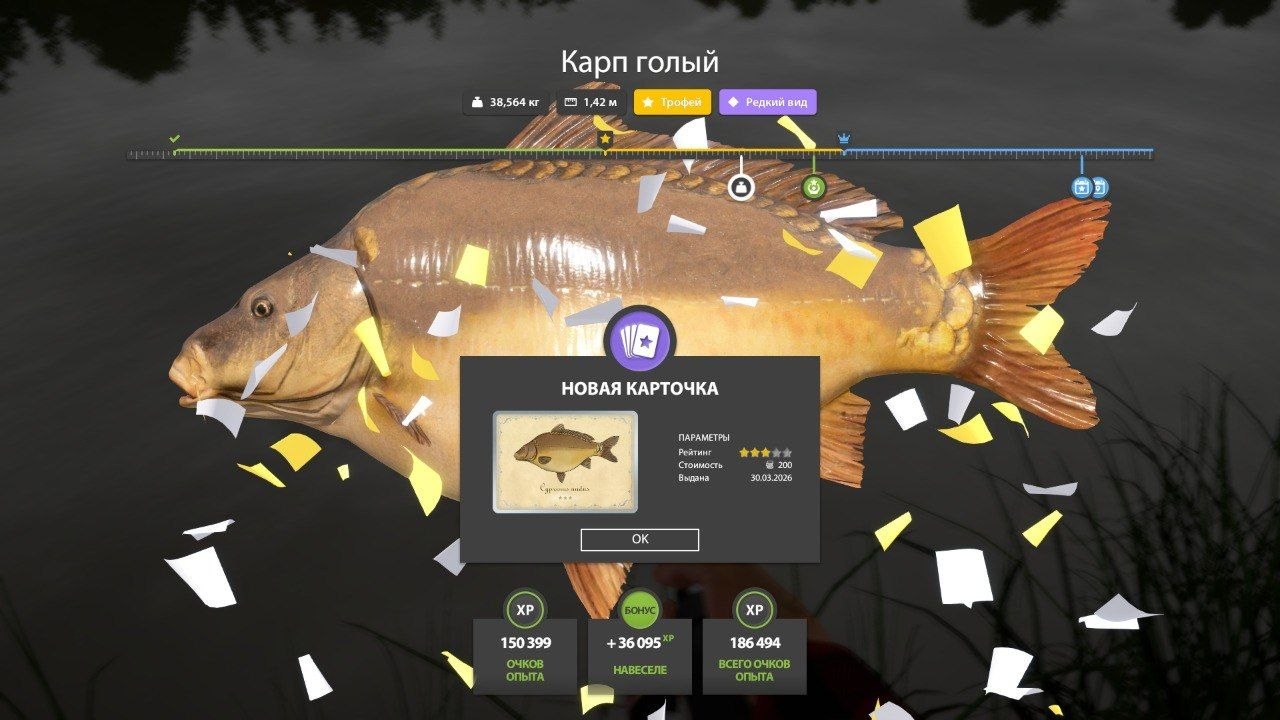Select the white weight marker on the measuring tape
This screenshot has height=720, width=1280.
[741, 187]
